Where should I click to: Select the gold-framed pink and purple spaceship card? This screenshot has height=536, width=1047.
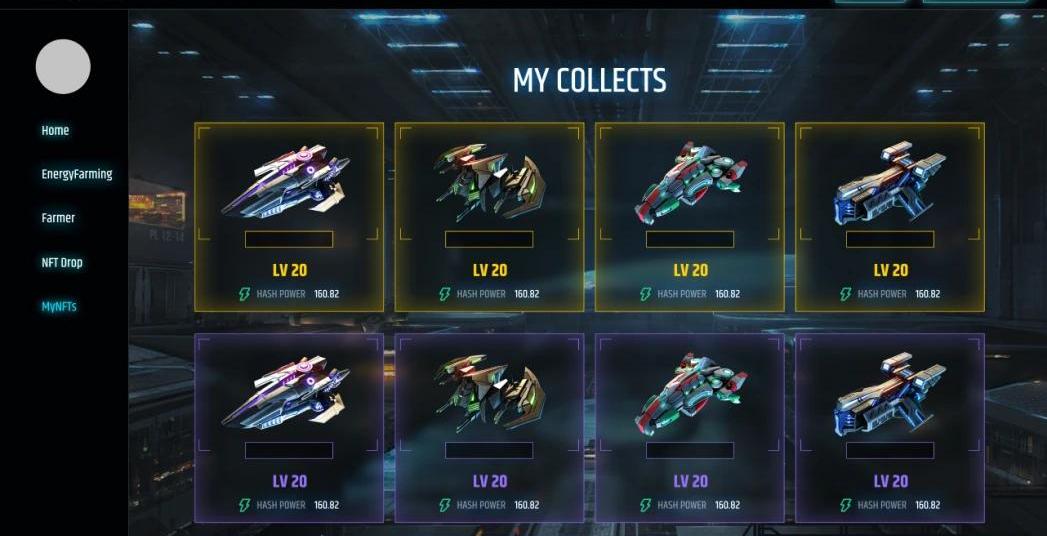coord(289,216)
